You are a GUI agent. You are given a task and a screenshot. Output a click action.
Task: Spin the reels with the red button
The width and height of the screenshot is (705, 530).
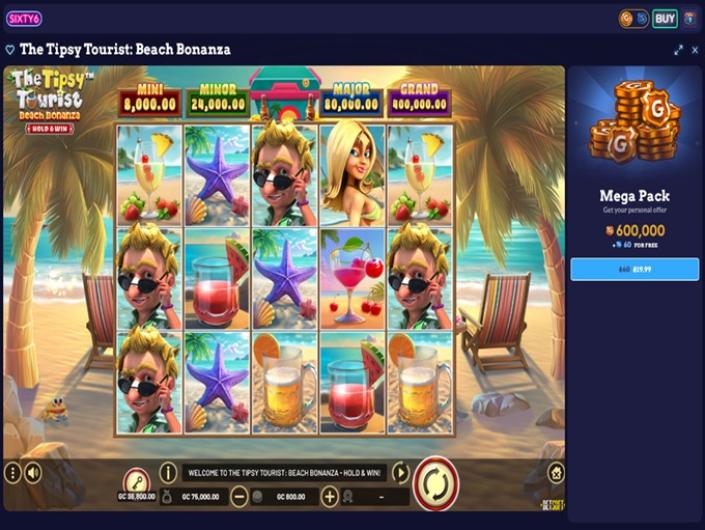[436, 483]
